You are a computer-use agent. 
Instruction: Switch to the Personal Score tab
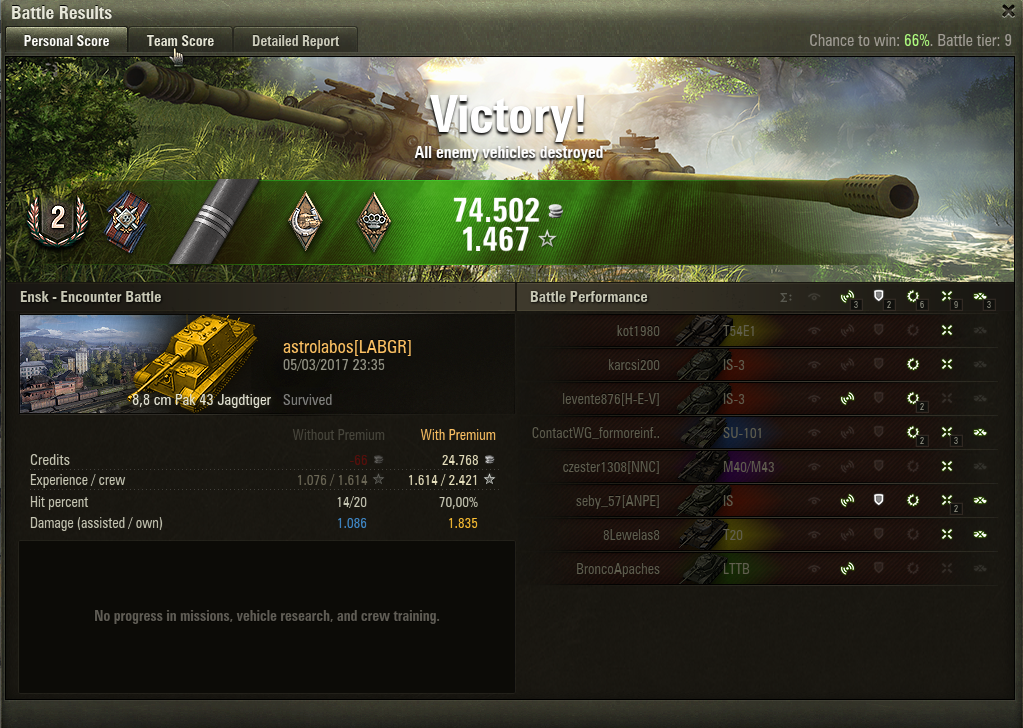(x=66, y=41)
